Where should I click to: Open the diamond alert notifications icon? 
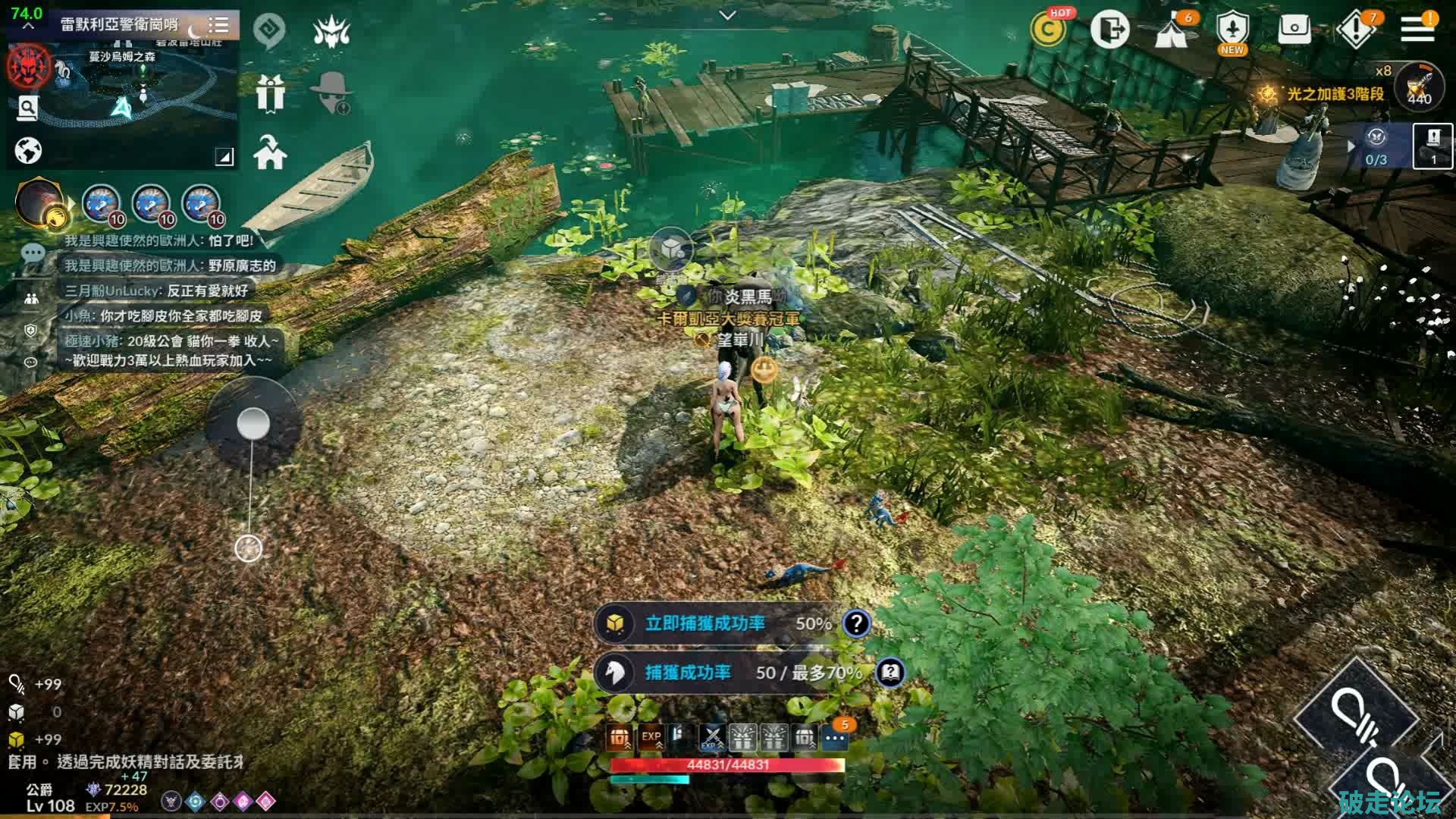(1355, 30)
